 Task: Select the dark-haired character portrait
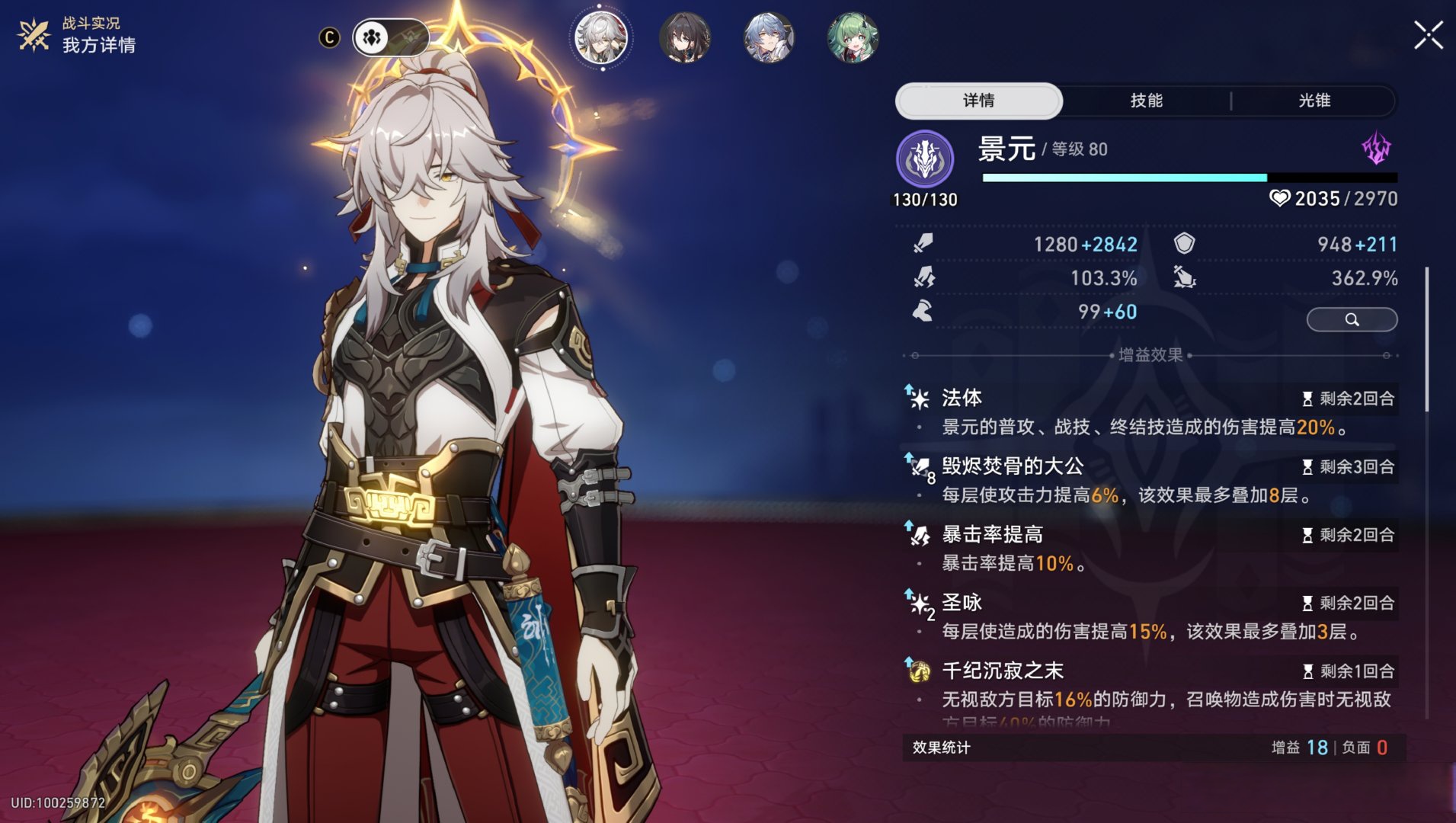pyautogui.click(x=686, y=39)
